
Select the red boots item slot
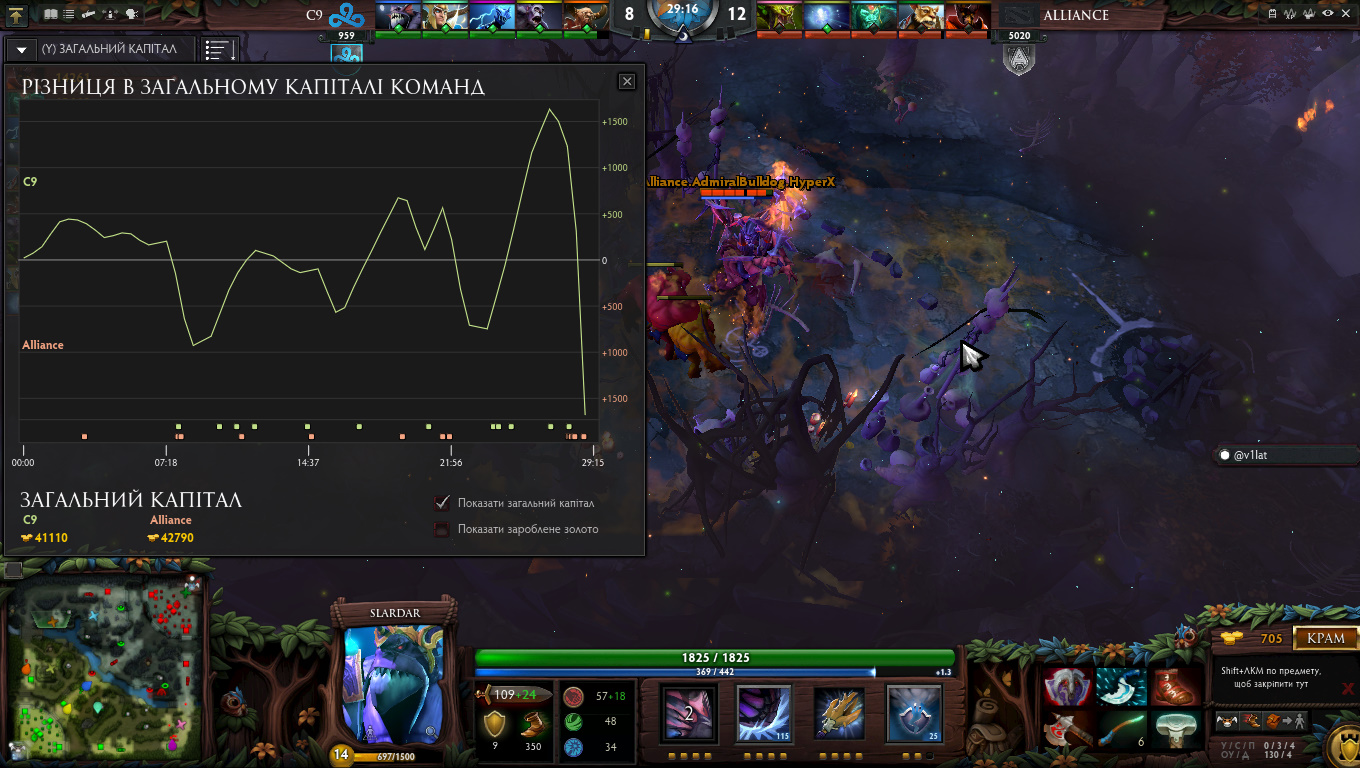coord(1176,687)
